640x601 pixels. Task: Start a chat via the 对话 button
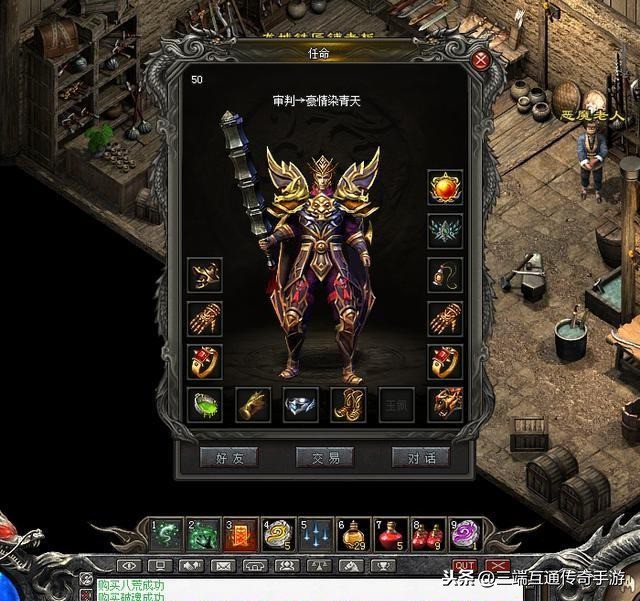click(420, 458)
